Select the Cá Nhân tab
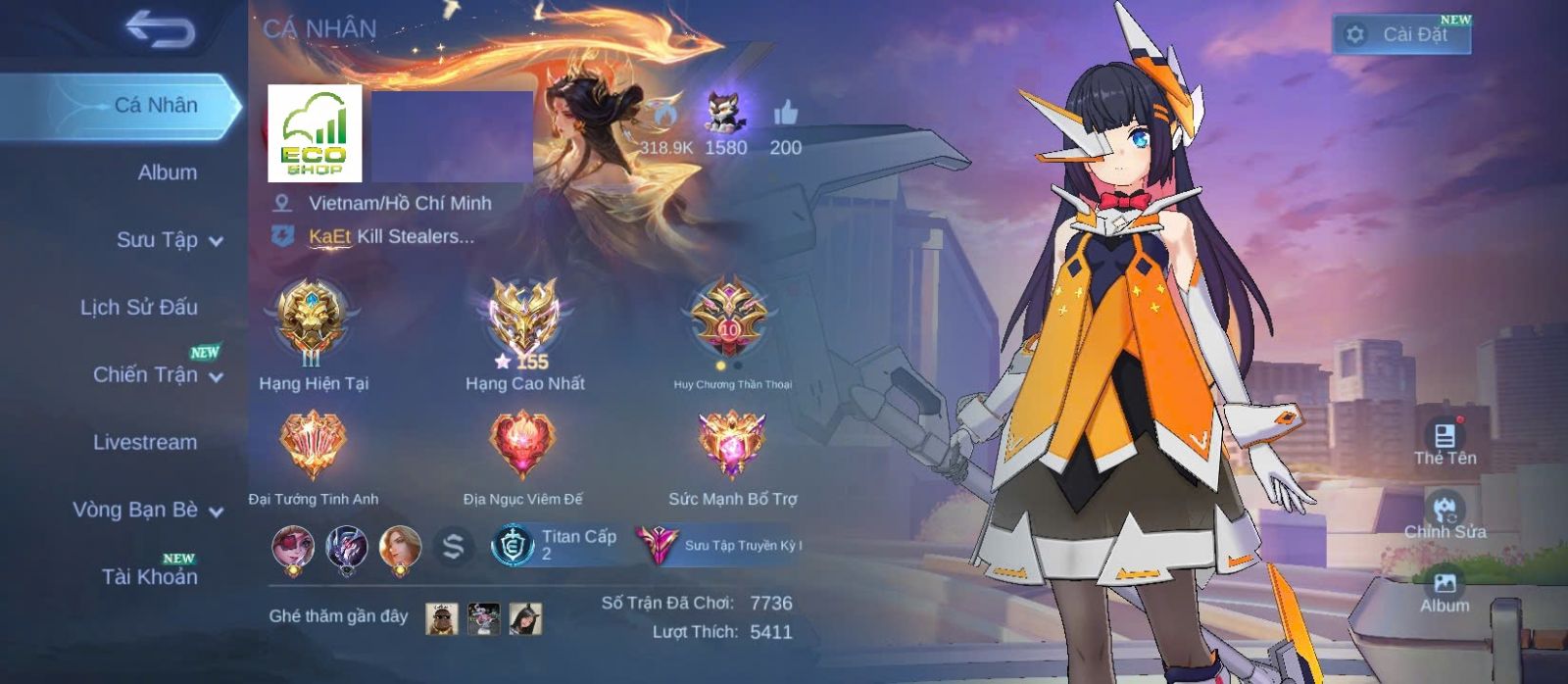Screen dimensions: 1568x684 (155, 105)
